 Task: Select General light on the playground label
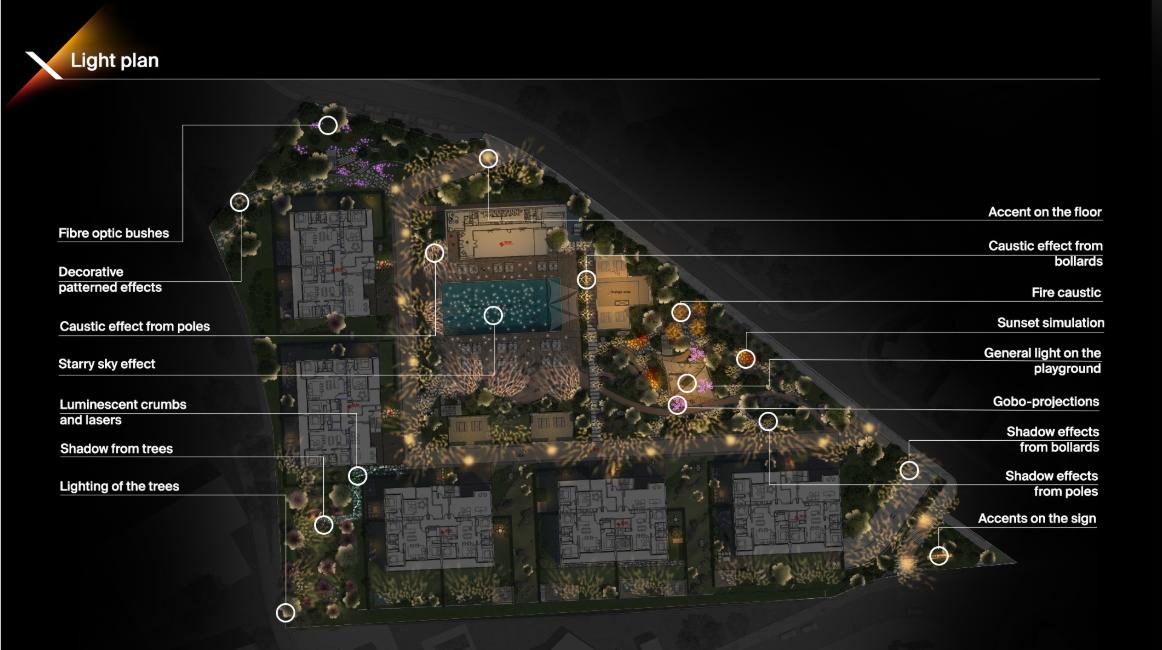tap(1042, 361)
